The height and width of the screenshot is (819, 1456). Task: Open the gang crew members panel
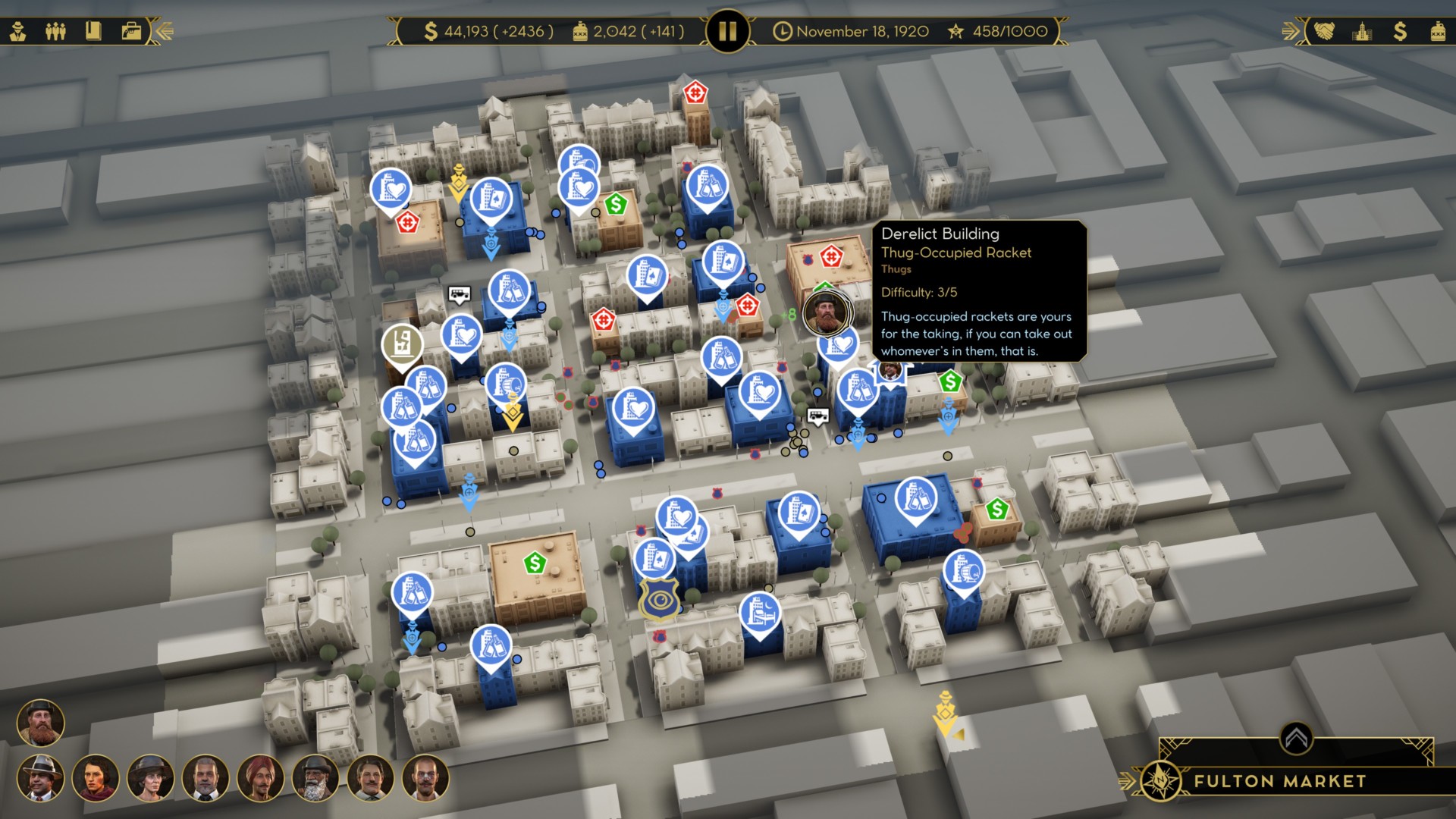click(55, 31)
